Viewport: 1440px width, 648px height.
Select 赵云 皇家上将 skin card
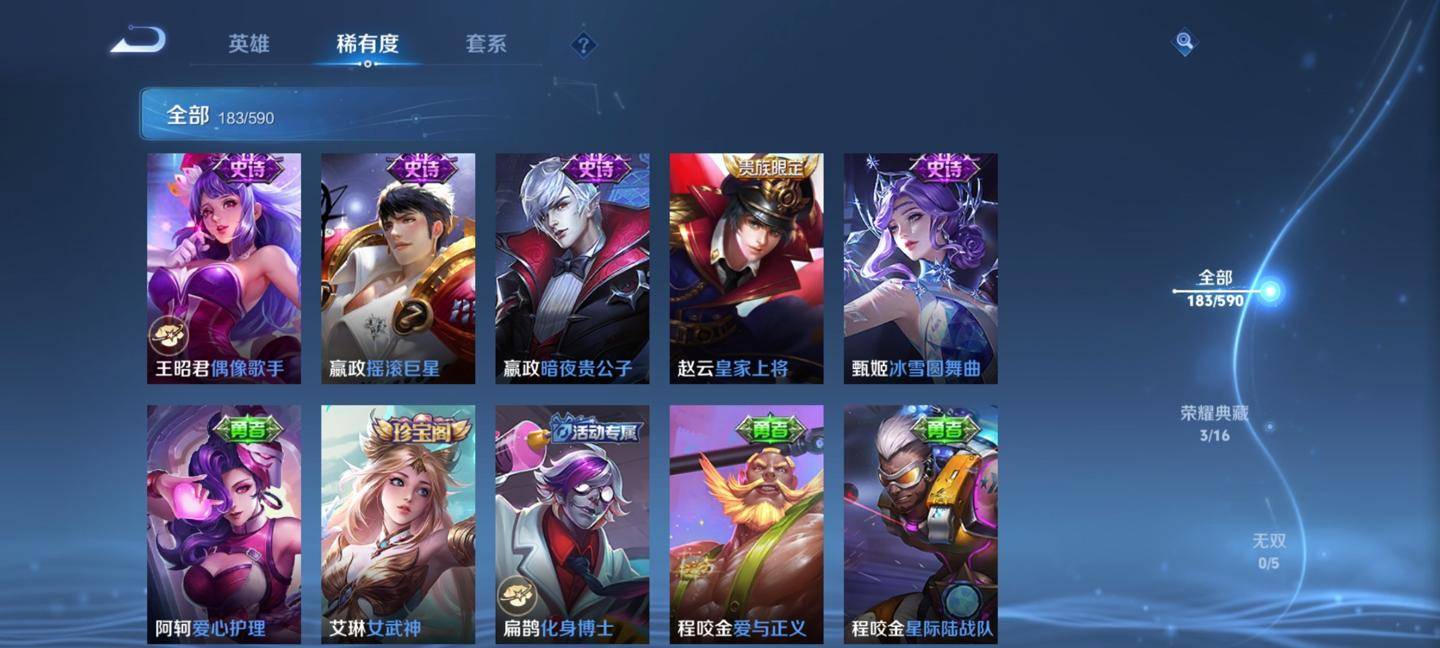[746, 268]
